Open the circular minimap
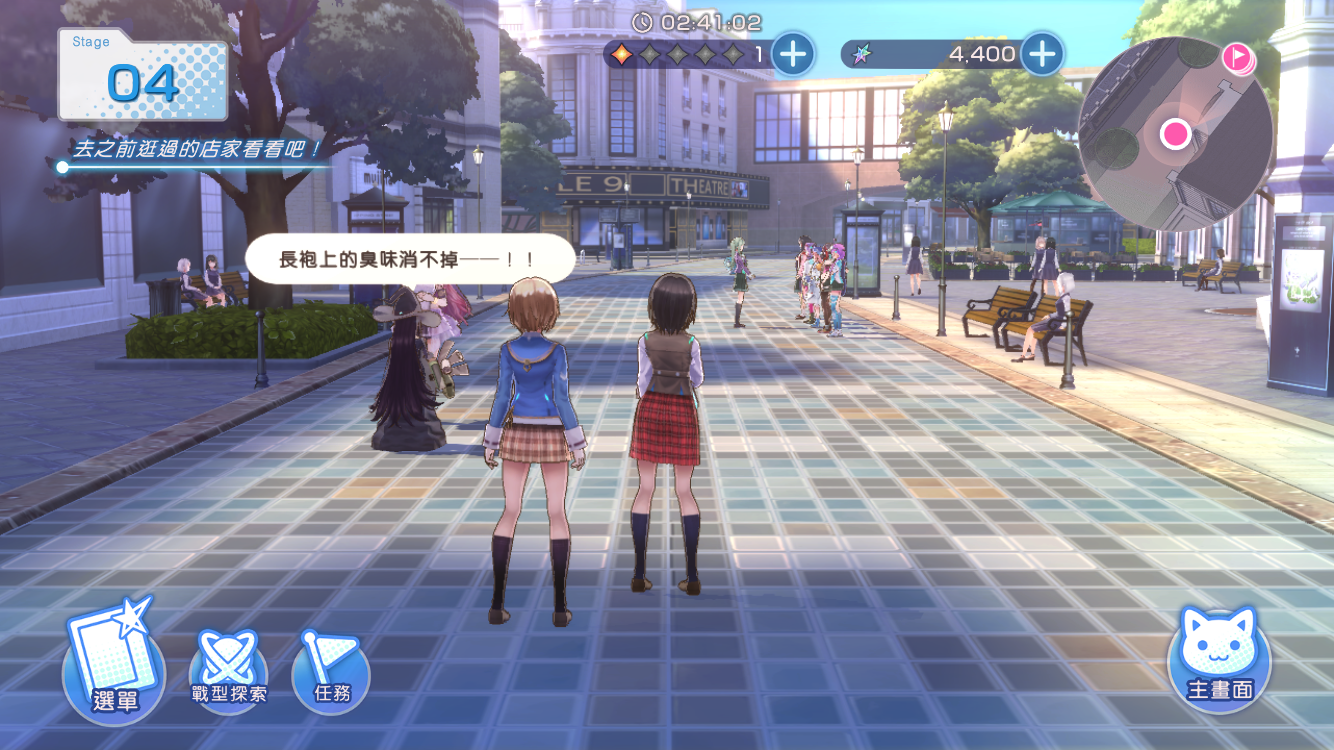1334x750 pixels. (x=1175, y=135)
